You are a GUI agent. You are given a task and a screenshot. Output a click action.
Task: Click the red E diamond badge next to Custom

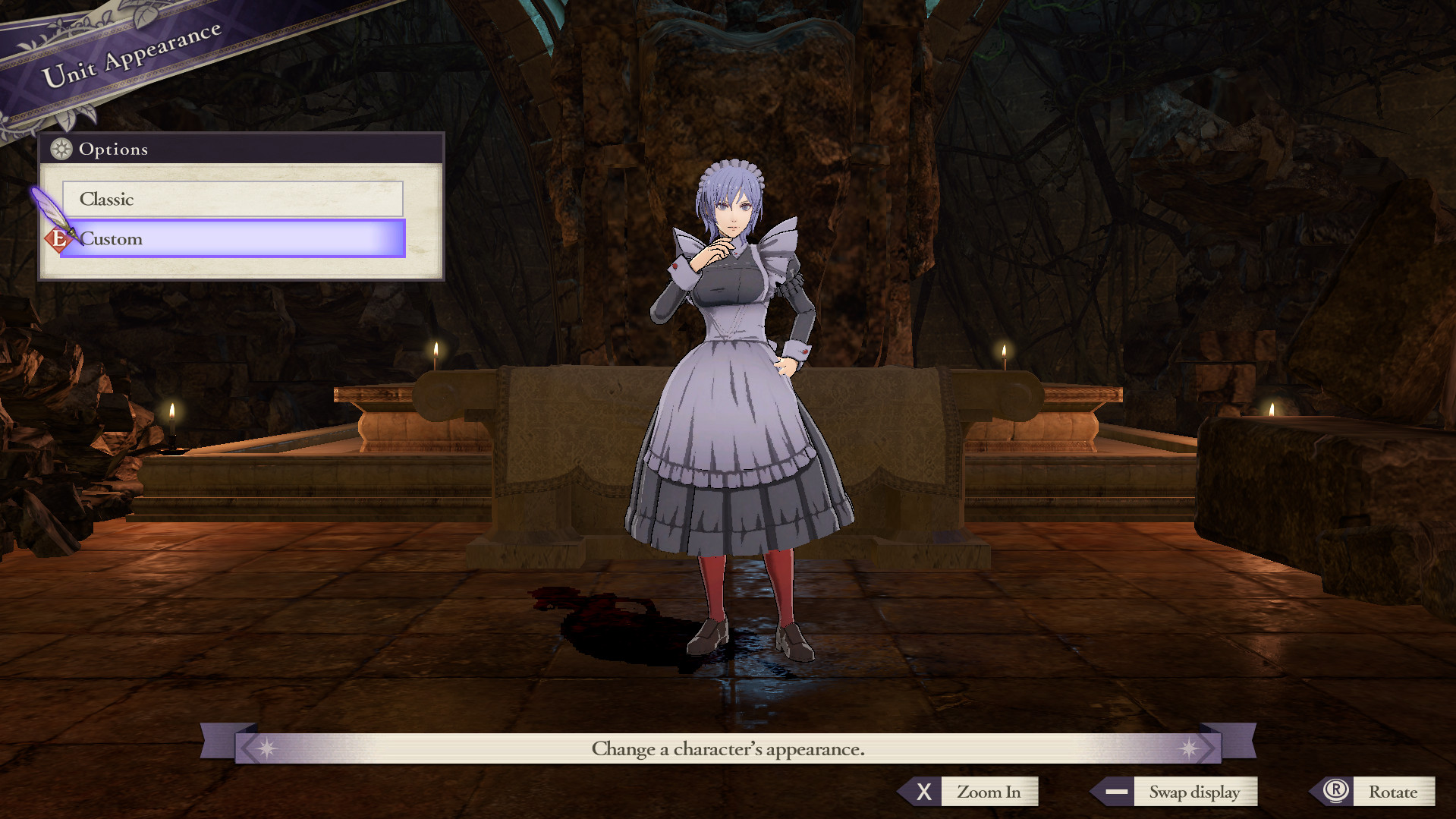click(x=58, y=238)
